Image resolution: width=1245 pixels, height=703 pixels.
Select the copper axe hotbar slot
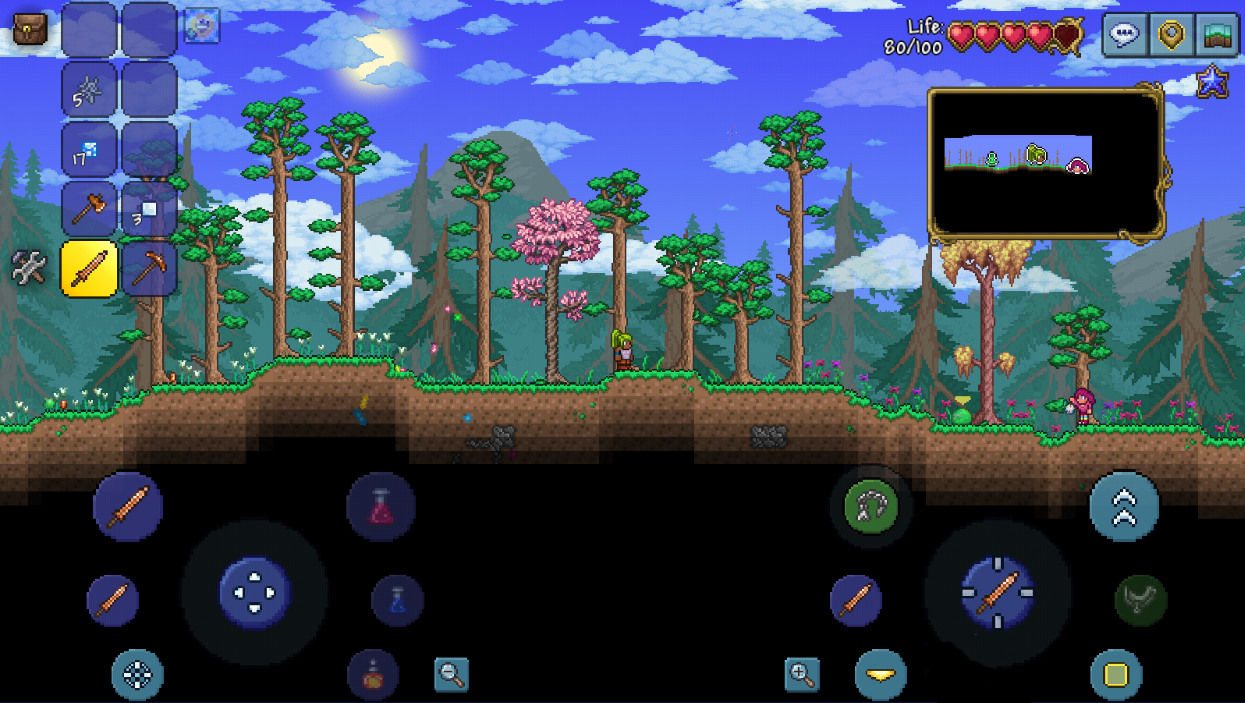tap(89, 209)
